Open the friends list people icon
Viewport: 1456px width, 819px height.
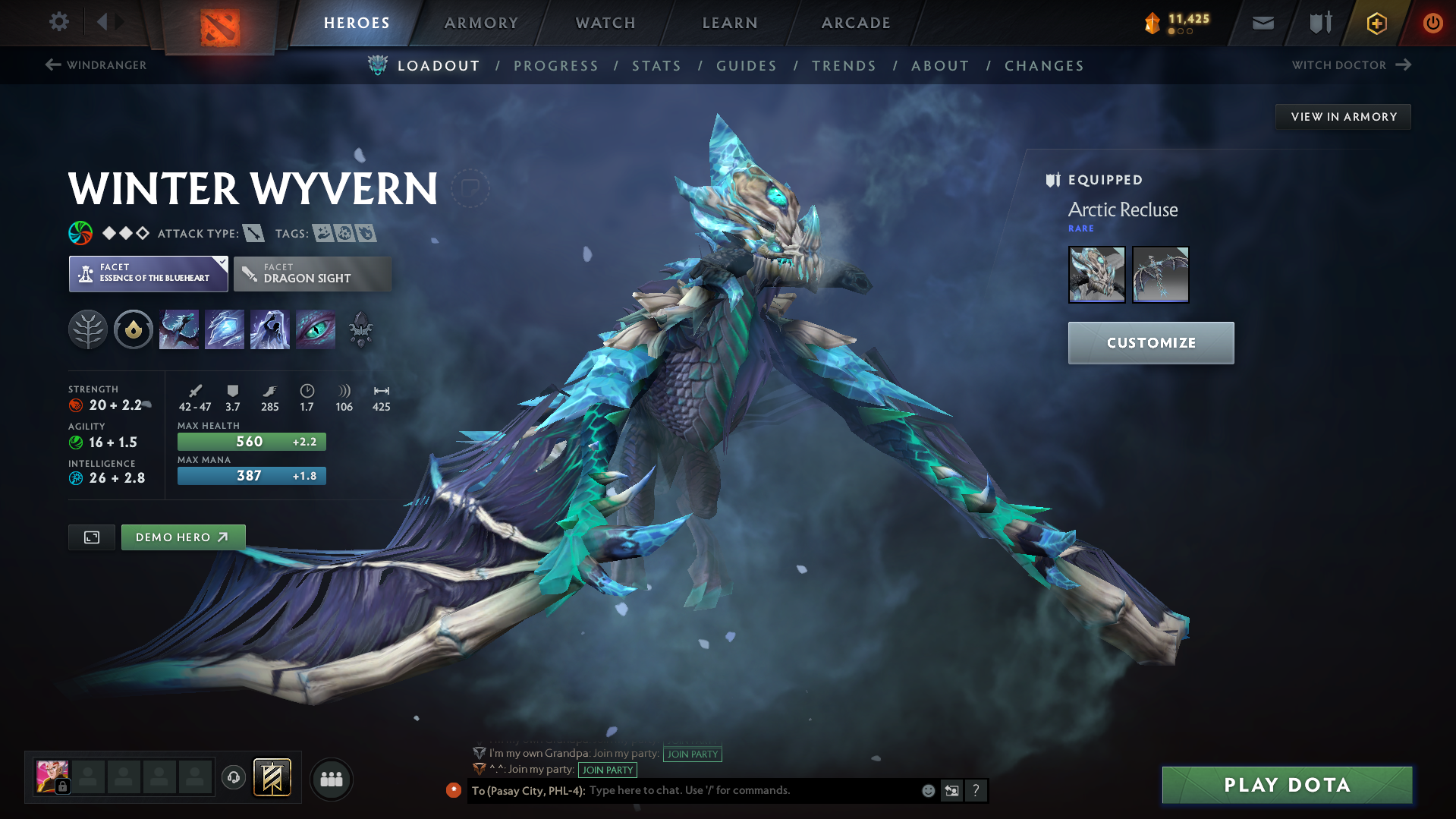[x=331, y=779]
